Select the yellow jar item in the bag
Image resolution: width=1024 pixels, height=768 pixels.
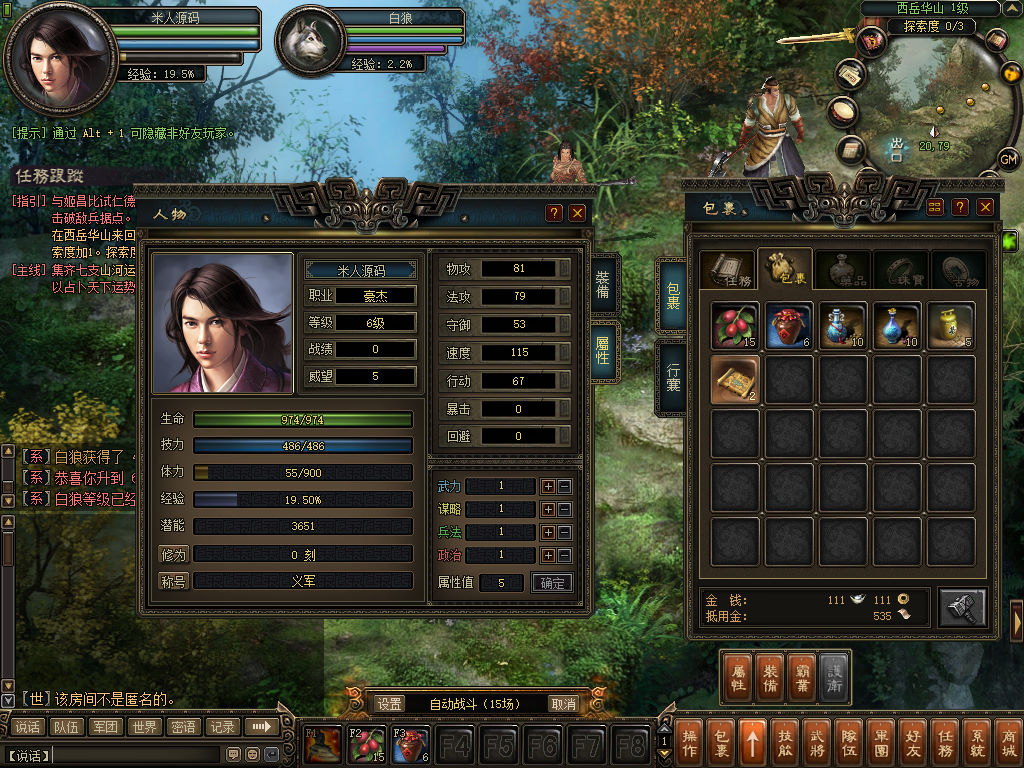coord(950,326)
